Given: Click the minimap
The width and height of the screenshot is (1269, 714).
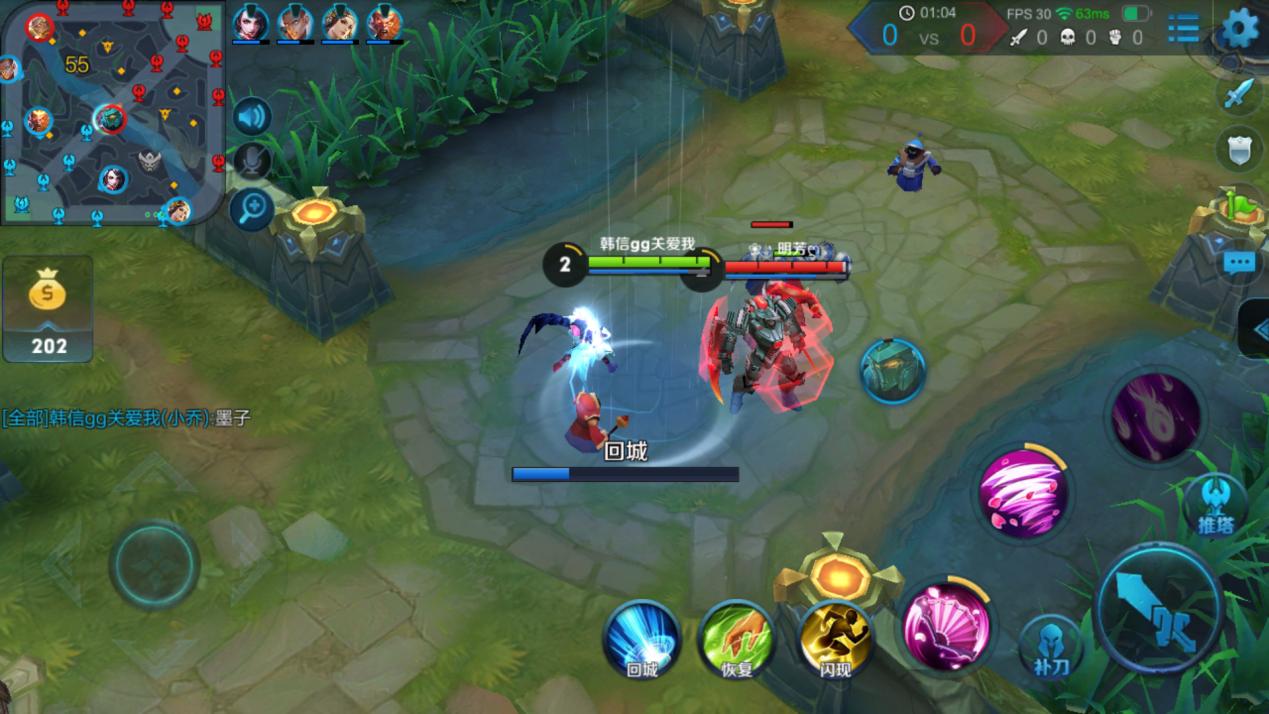Looking at the screenshot, I should click(x=110, y=110).
